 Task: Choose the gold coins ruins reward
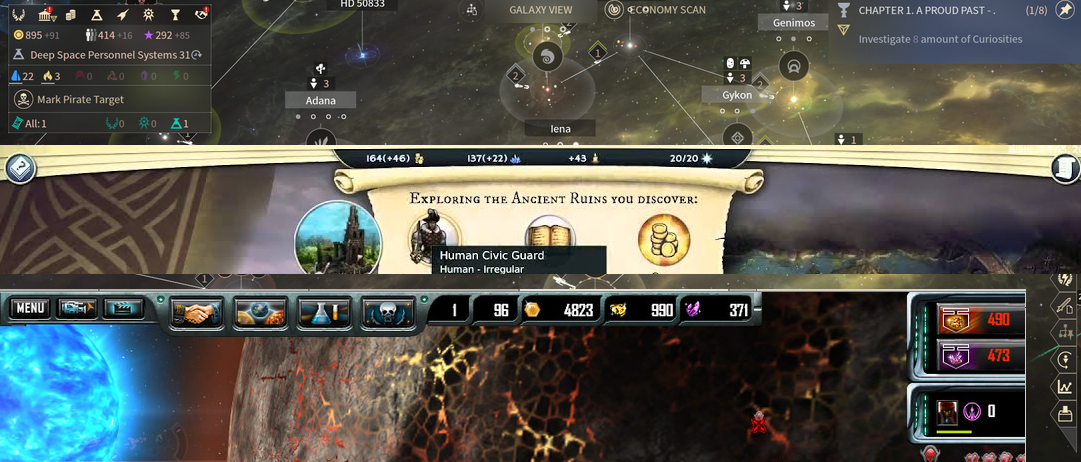[664, 238]
